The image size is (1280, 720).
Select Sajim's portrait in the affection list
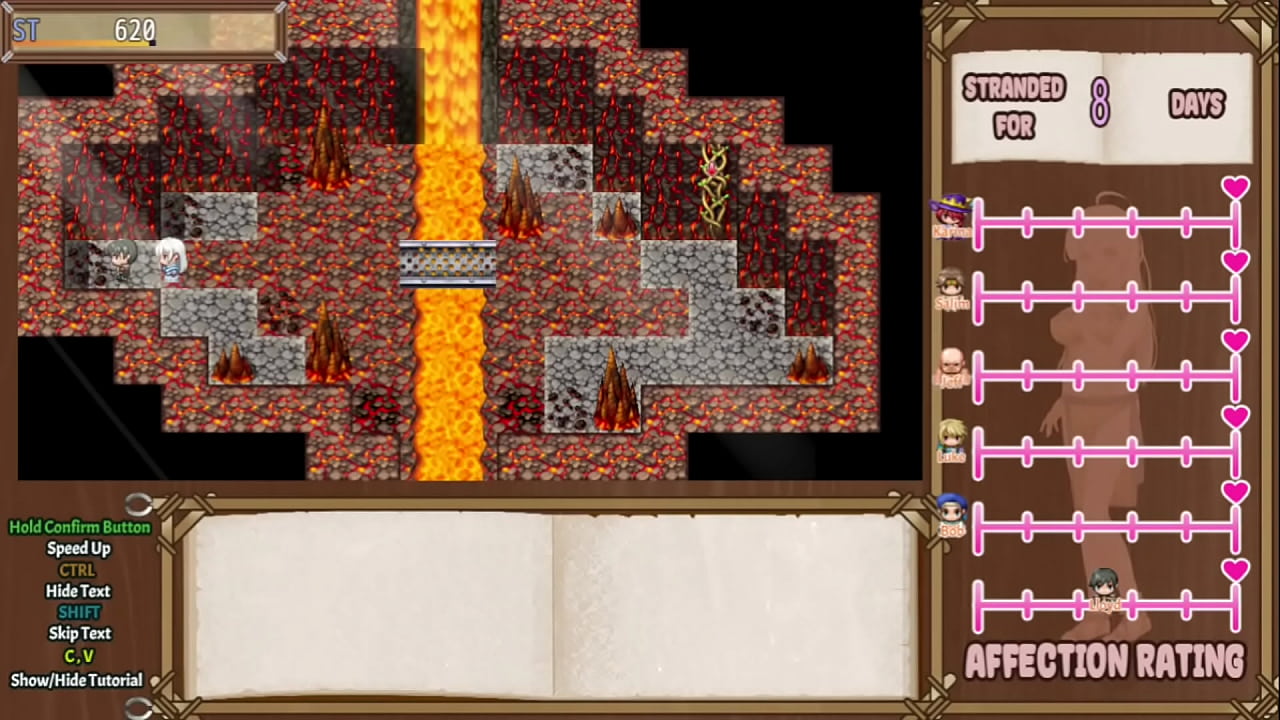coord(951,288)
